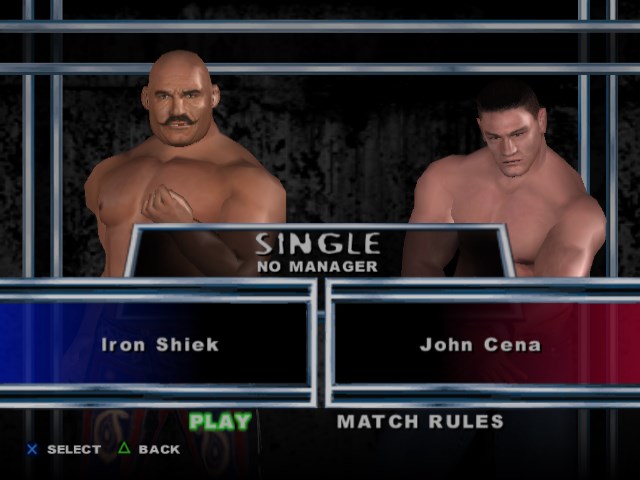Change the Single No Manager match type
This screenshot has width=640, height=480.
pos(317,252)
